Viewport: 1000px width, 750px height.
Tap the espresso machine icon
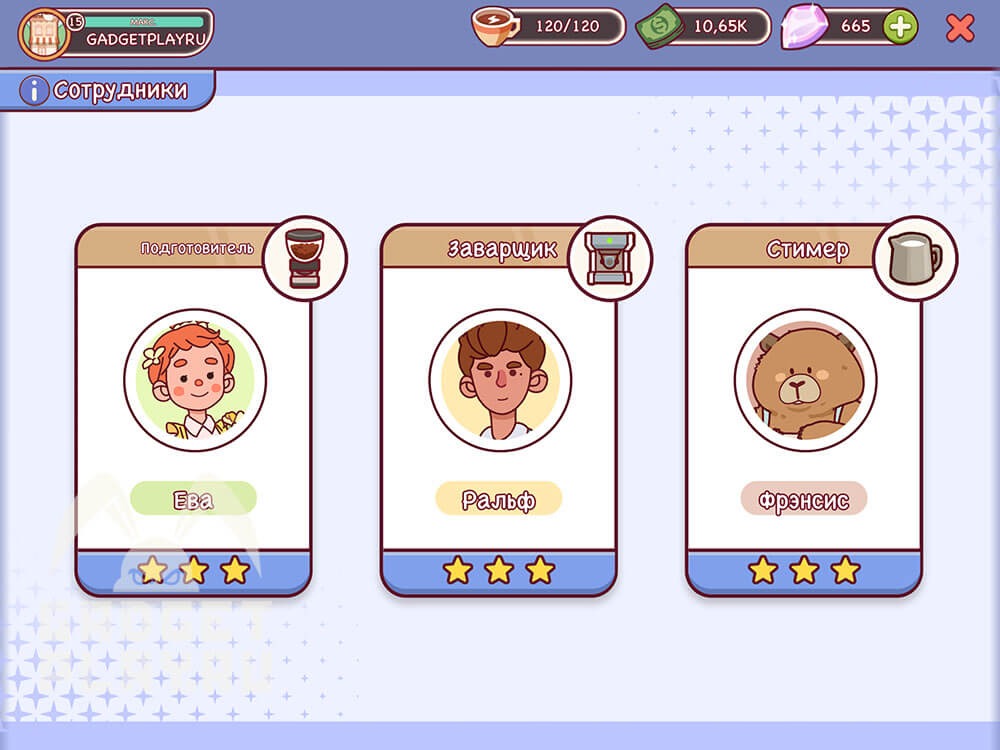609,258
